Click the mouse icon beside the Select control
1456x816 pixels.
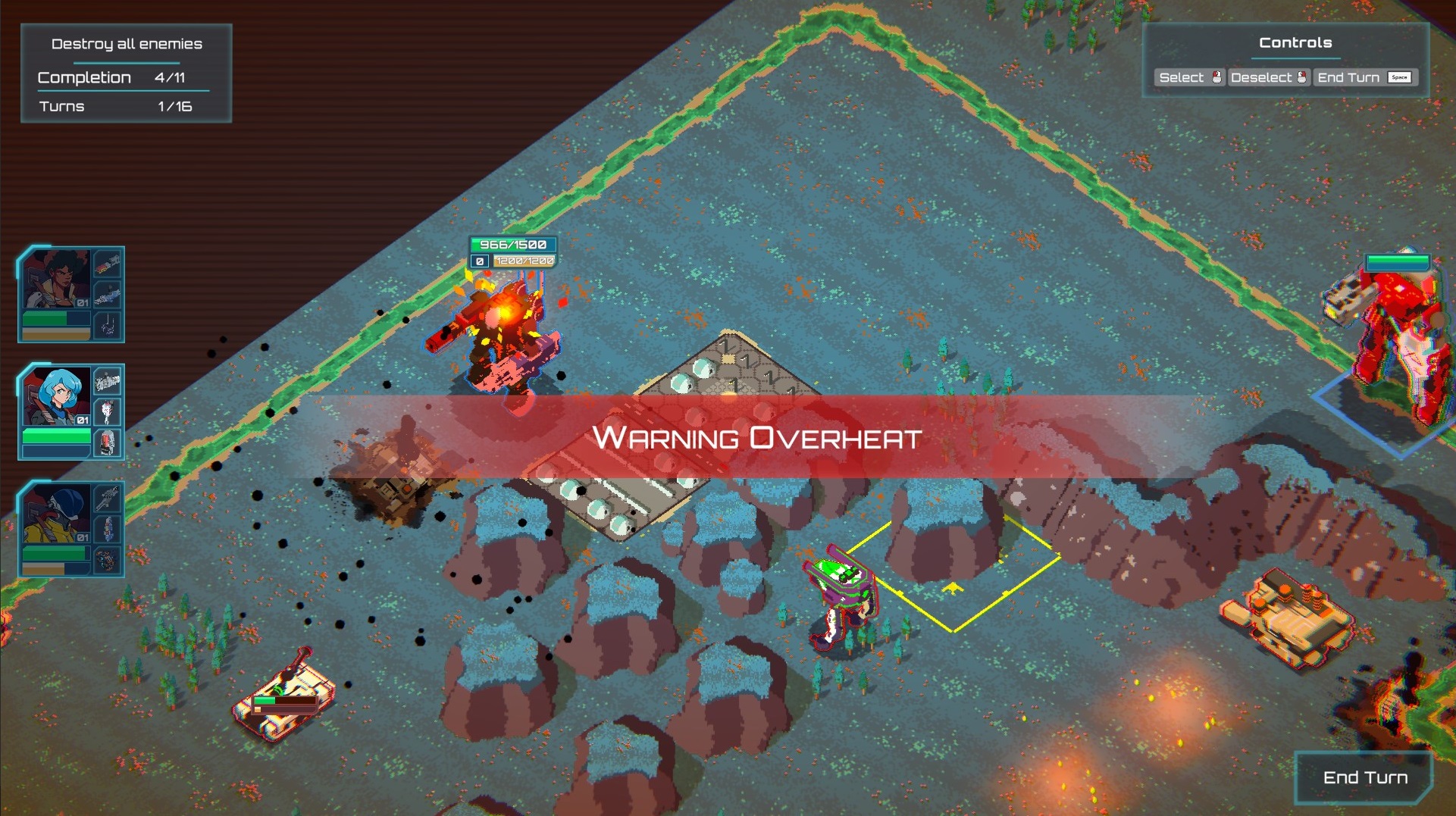pyautogui.click(x=1218, y=77)
